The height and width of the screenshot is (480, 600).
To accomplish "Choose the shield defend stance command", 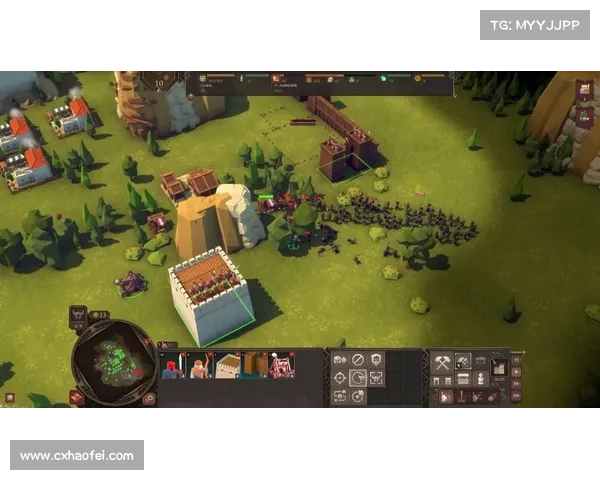I will tap(377, 359).
